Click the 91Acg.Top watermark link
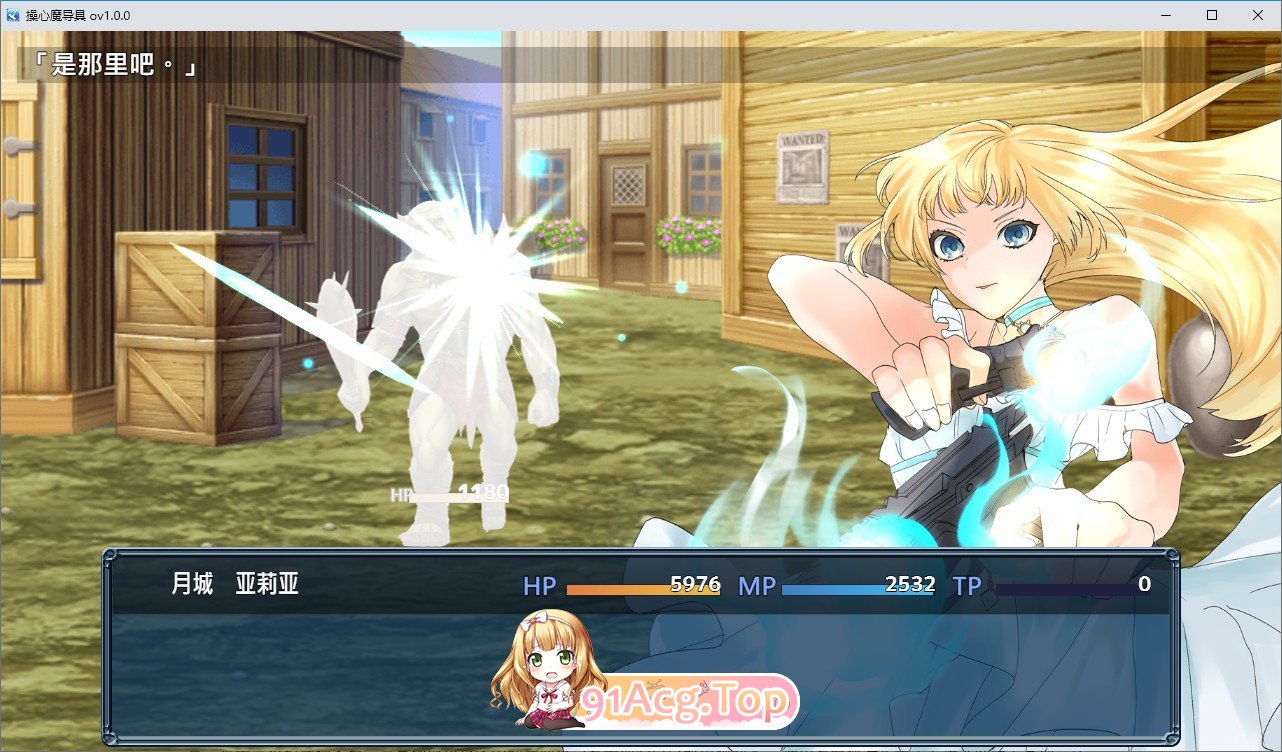Image resolution: width=1282 pixels, height=752 pixels. click(x=685, y=702)
